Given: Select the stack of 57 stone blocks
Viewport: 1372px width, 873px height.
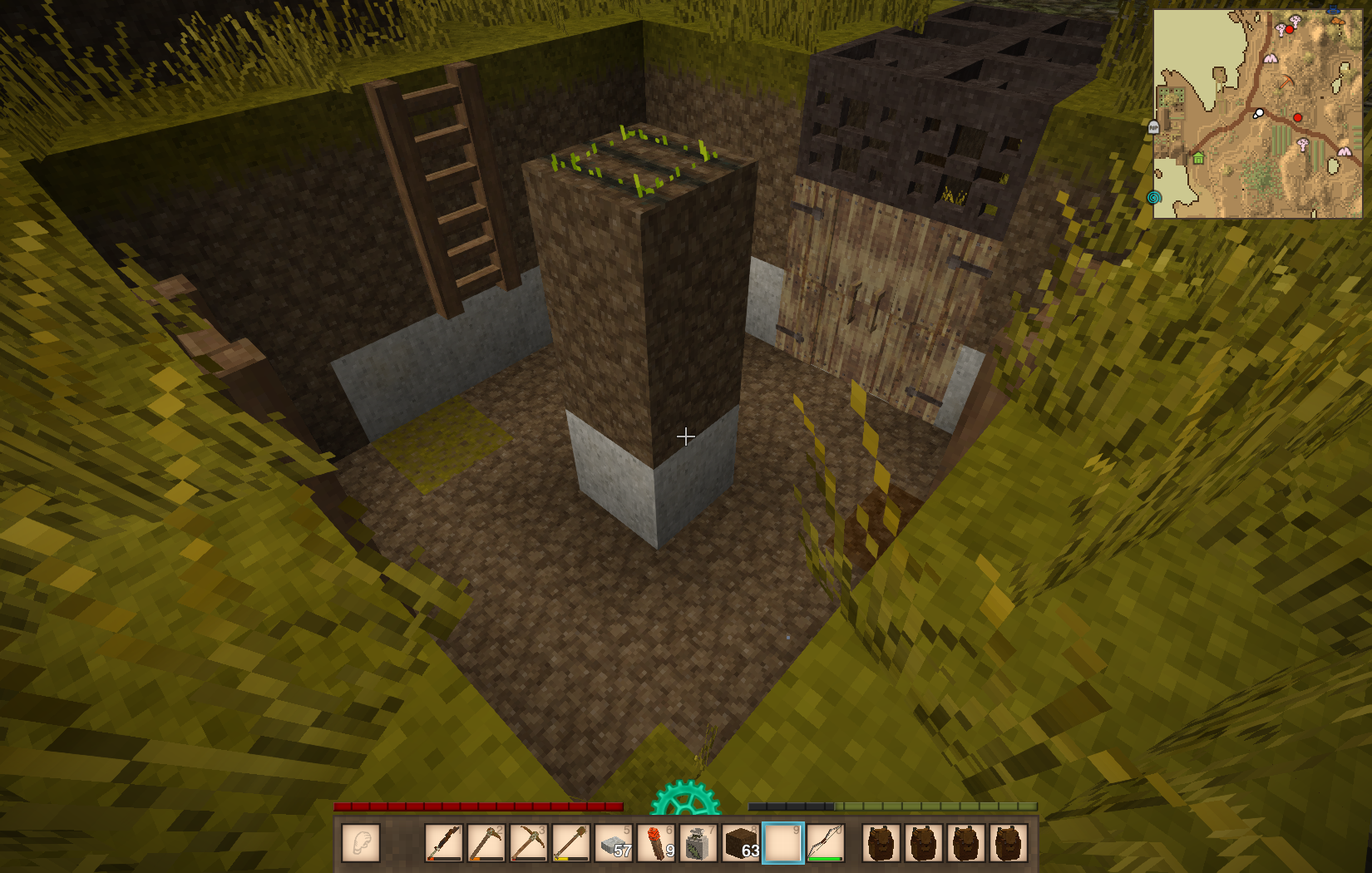Looking at the screenshot, I should point(614,843).
